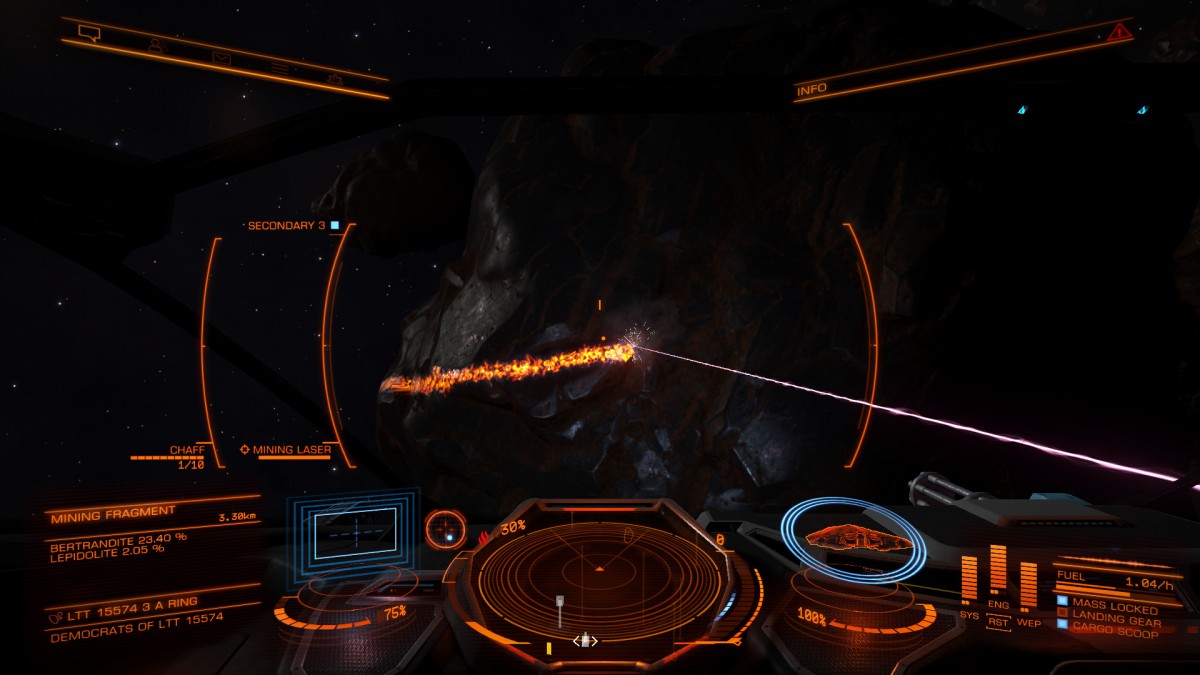
Task: Open the chat speech-bubble tab
Action: click(90, 33)
